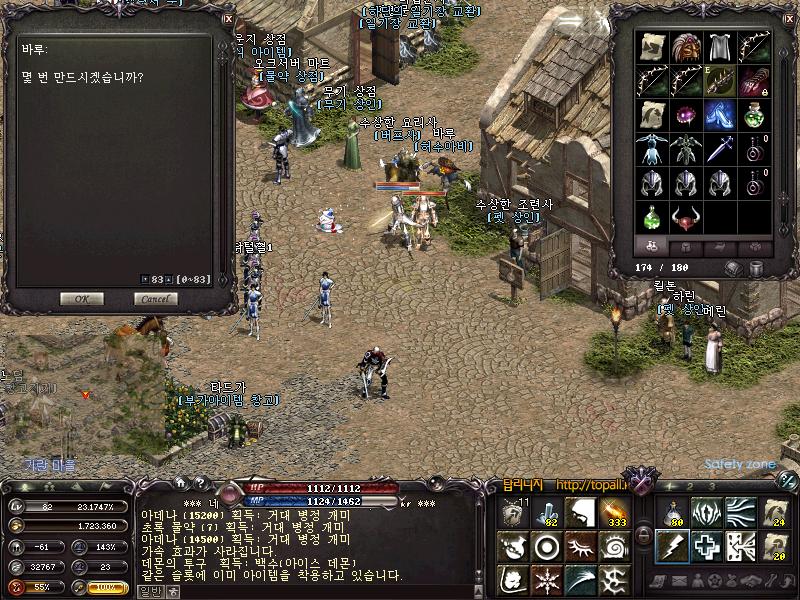Select the white cloak in inventory
800x600 pixels.
719,48
